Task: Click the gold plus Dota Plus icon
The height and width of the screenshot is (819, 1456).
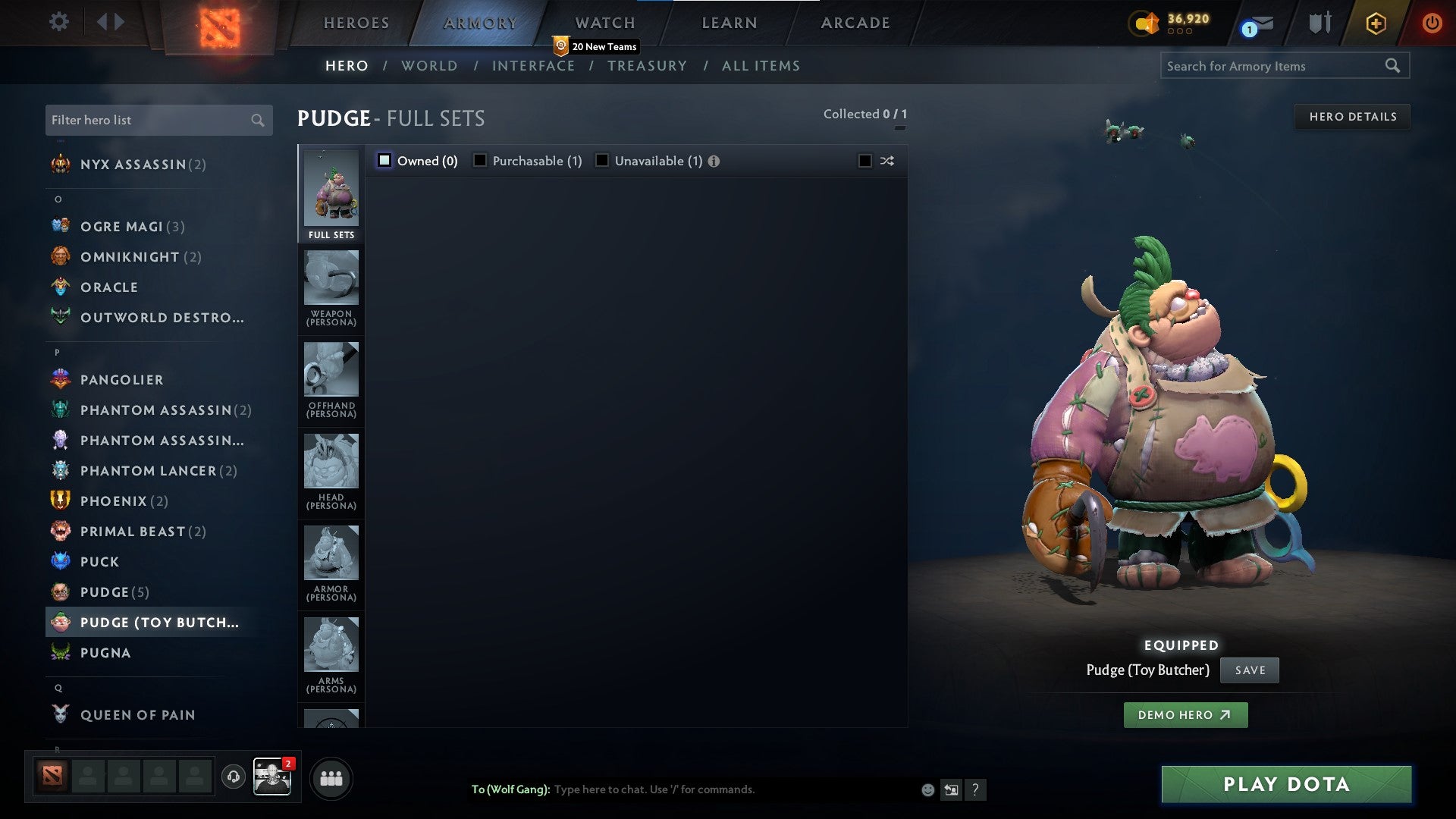Action: (x=1375, y=23)
